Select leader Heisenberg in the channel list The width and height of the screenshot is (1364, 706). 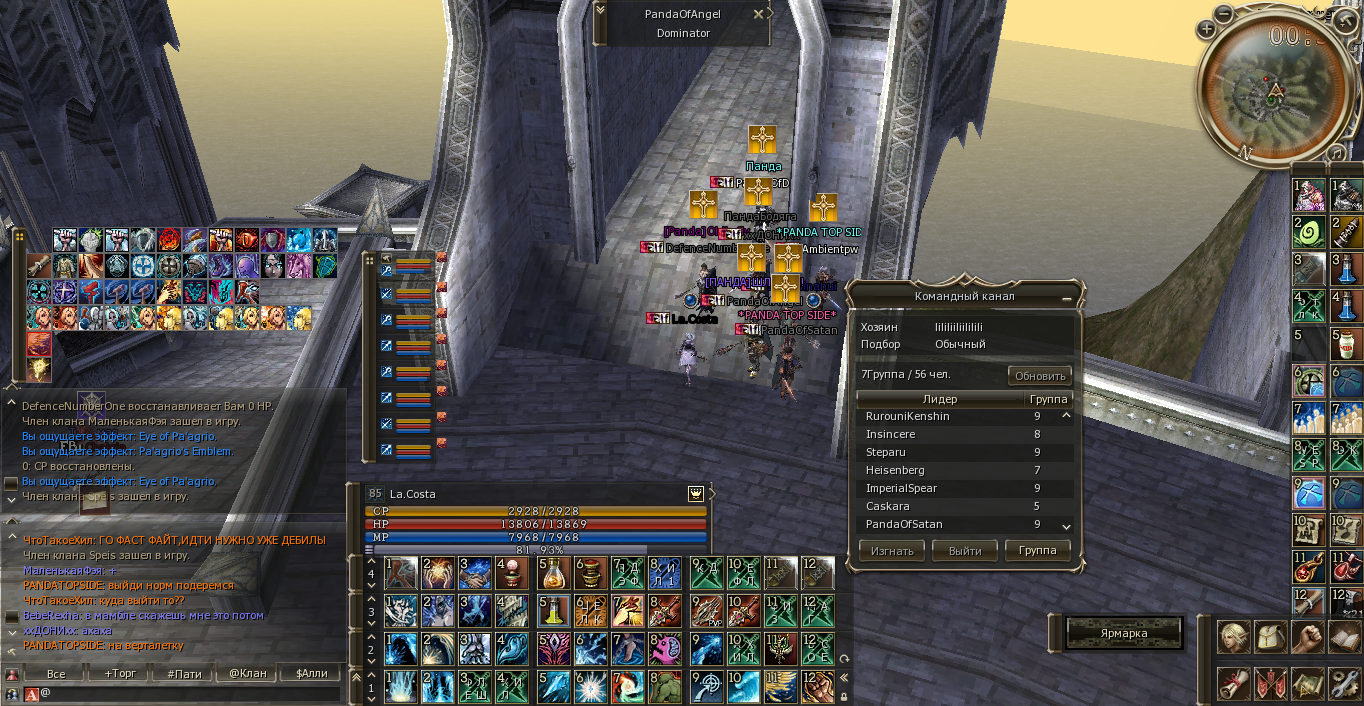point(895,470)
